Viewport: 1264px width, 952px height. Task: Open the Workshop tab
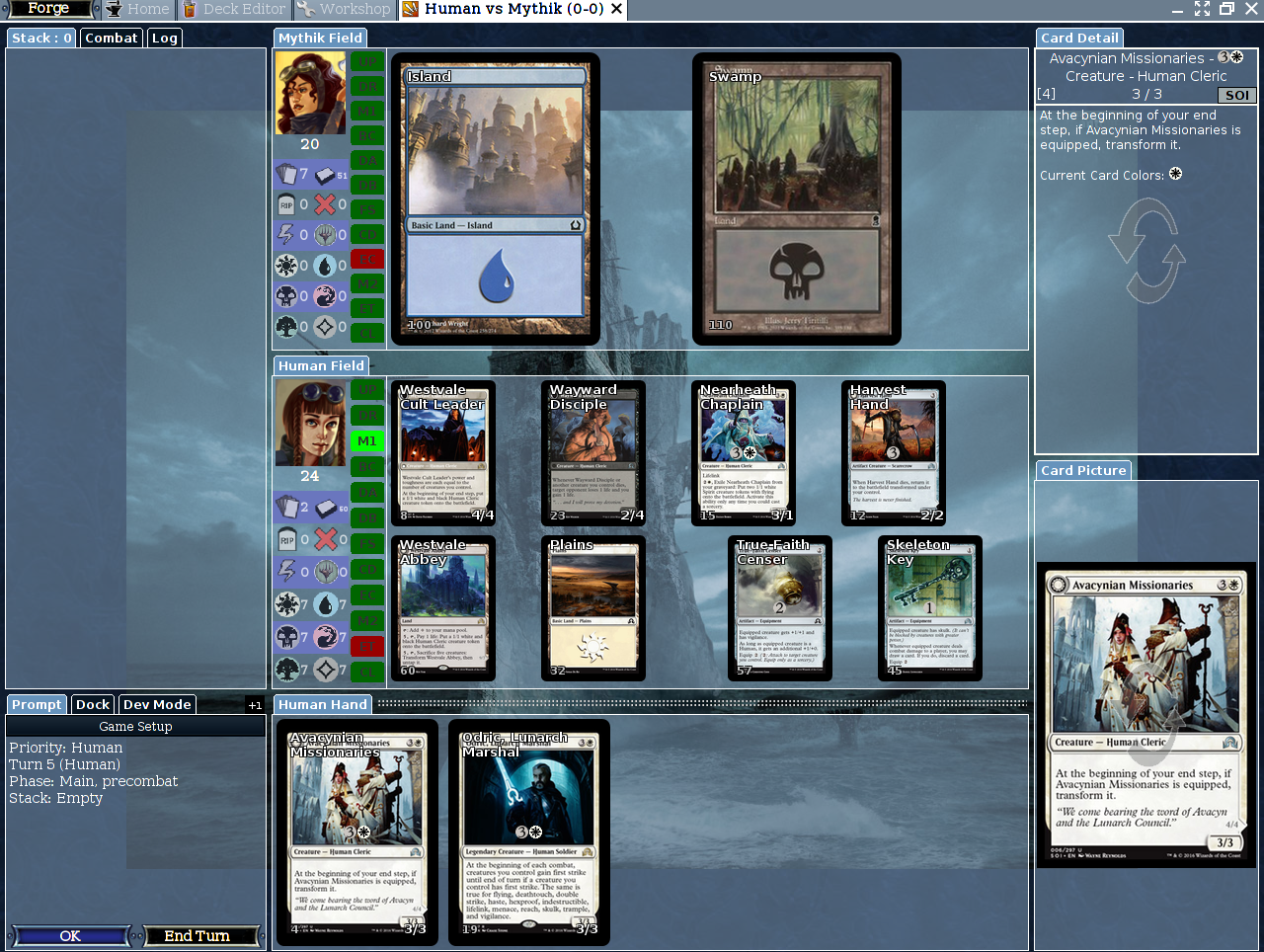tap(346, 9)
